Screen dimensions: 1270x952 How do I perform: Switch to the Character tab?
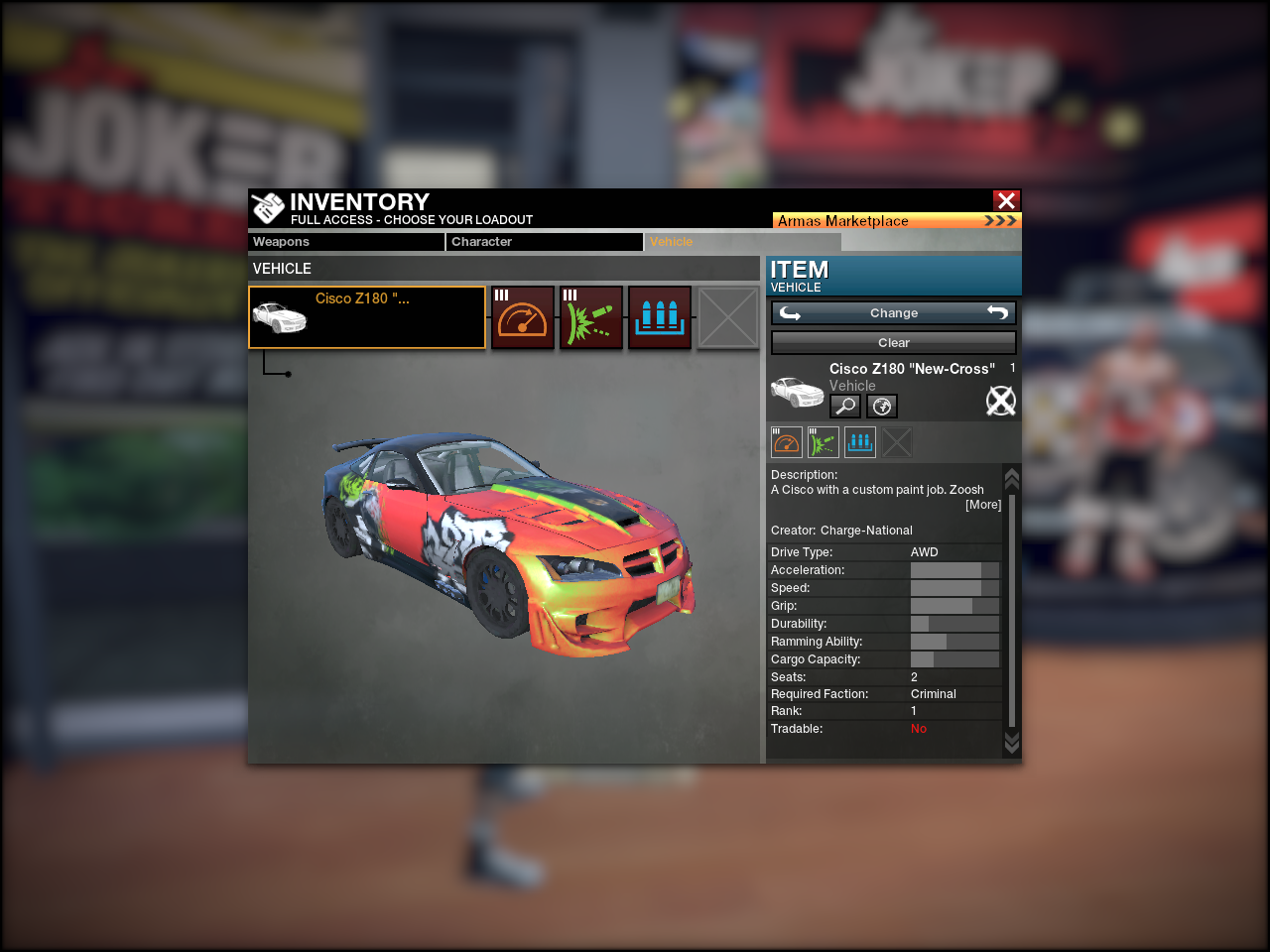pos(544,242)
